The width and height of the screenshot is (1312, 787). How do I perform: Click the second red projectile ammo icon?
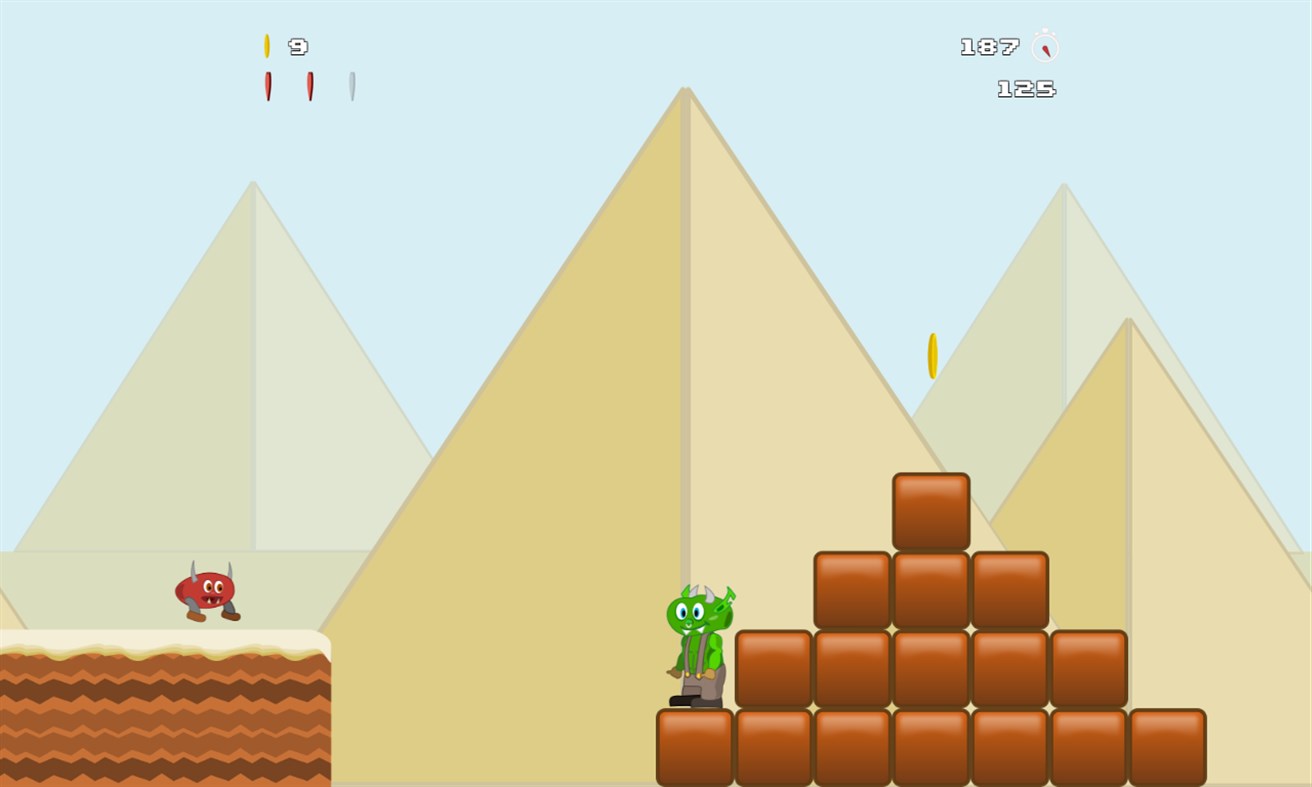coord(310,87)
